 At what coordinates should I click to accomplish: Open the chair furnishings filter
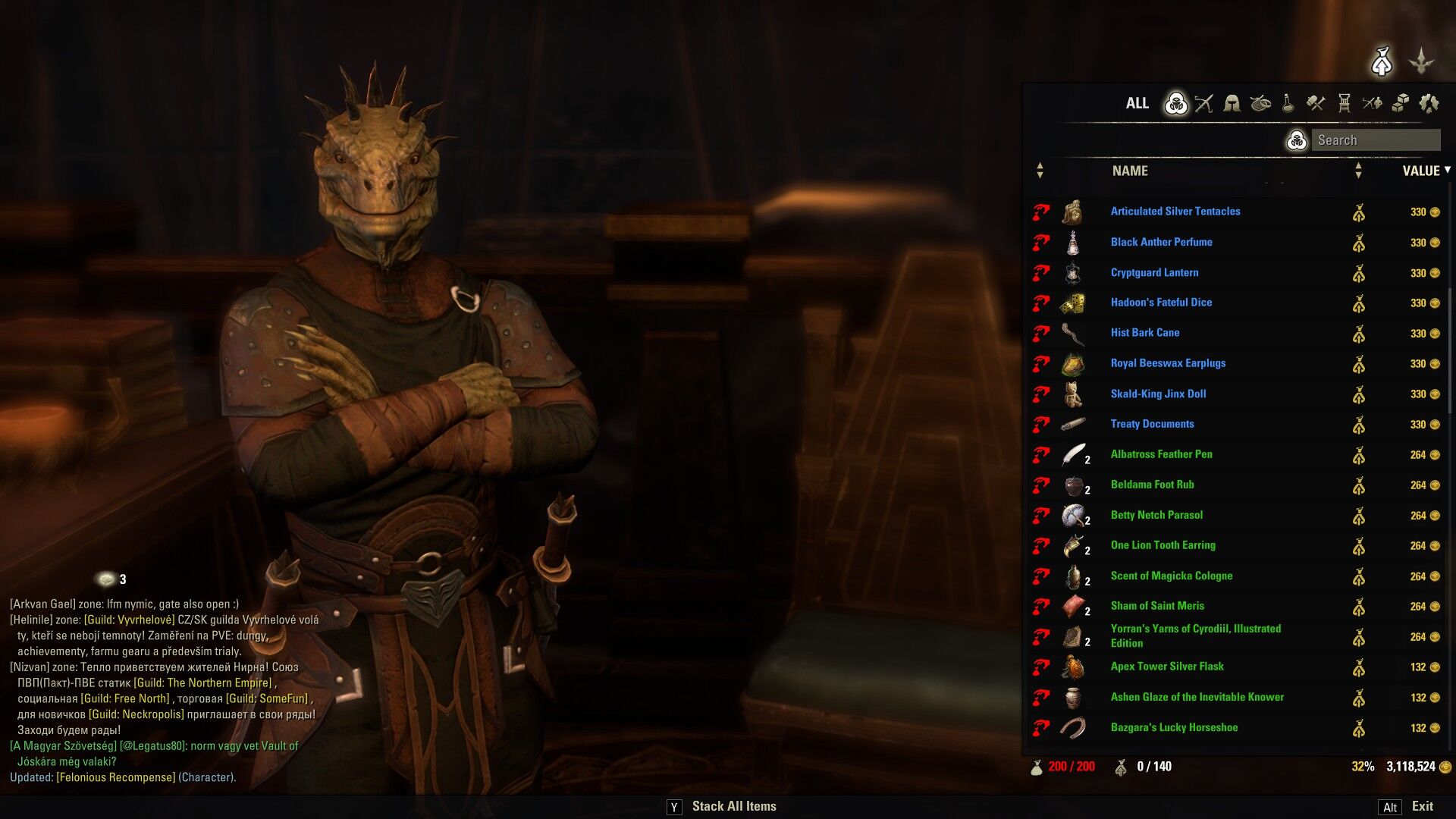pos(1344,103)
